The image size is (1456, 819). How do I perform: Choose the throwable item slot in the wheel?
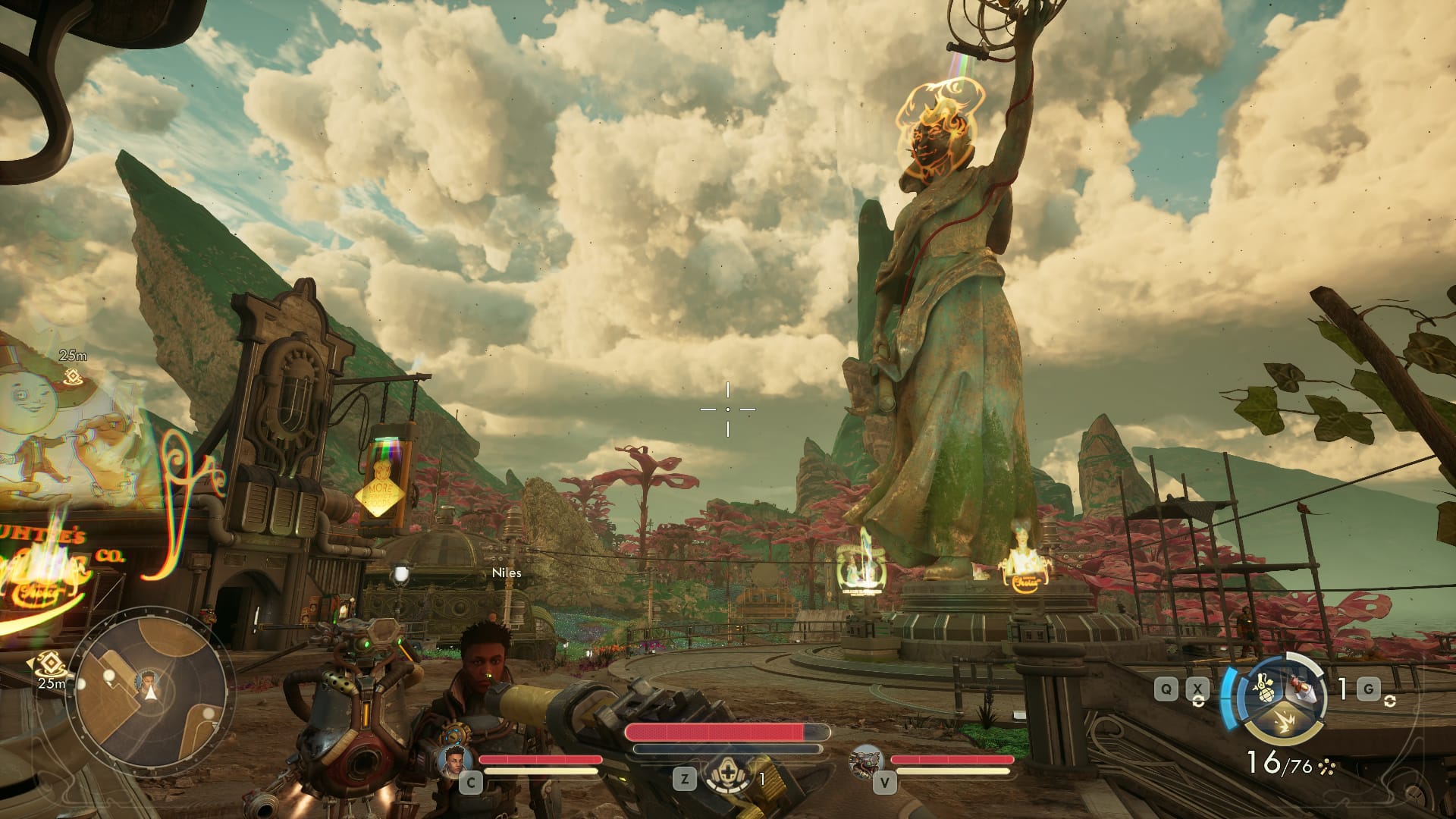tap(1304, 687)
